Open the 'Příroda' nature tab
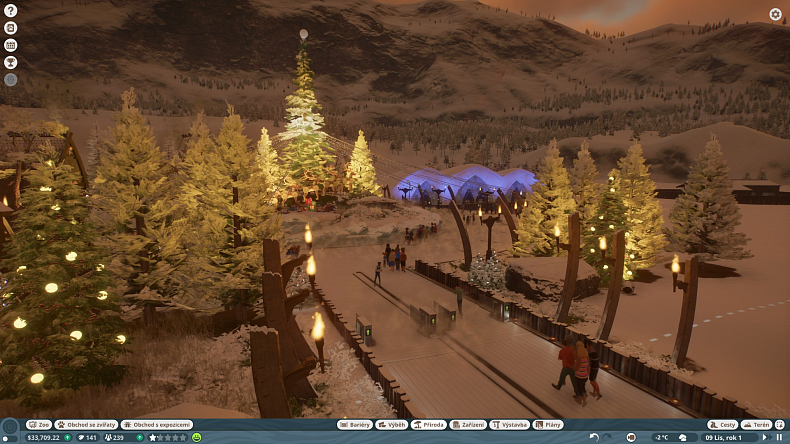 [x=428, y=425]
